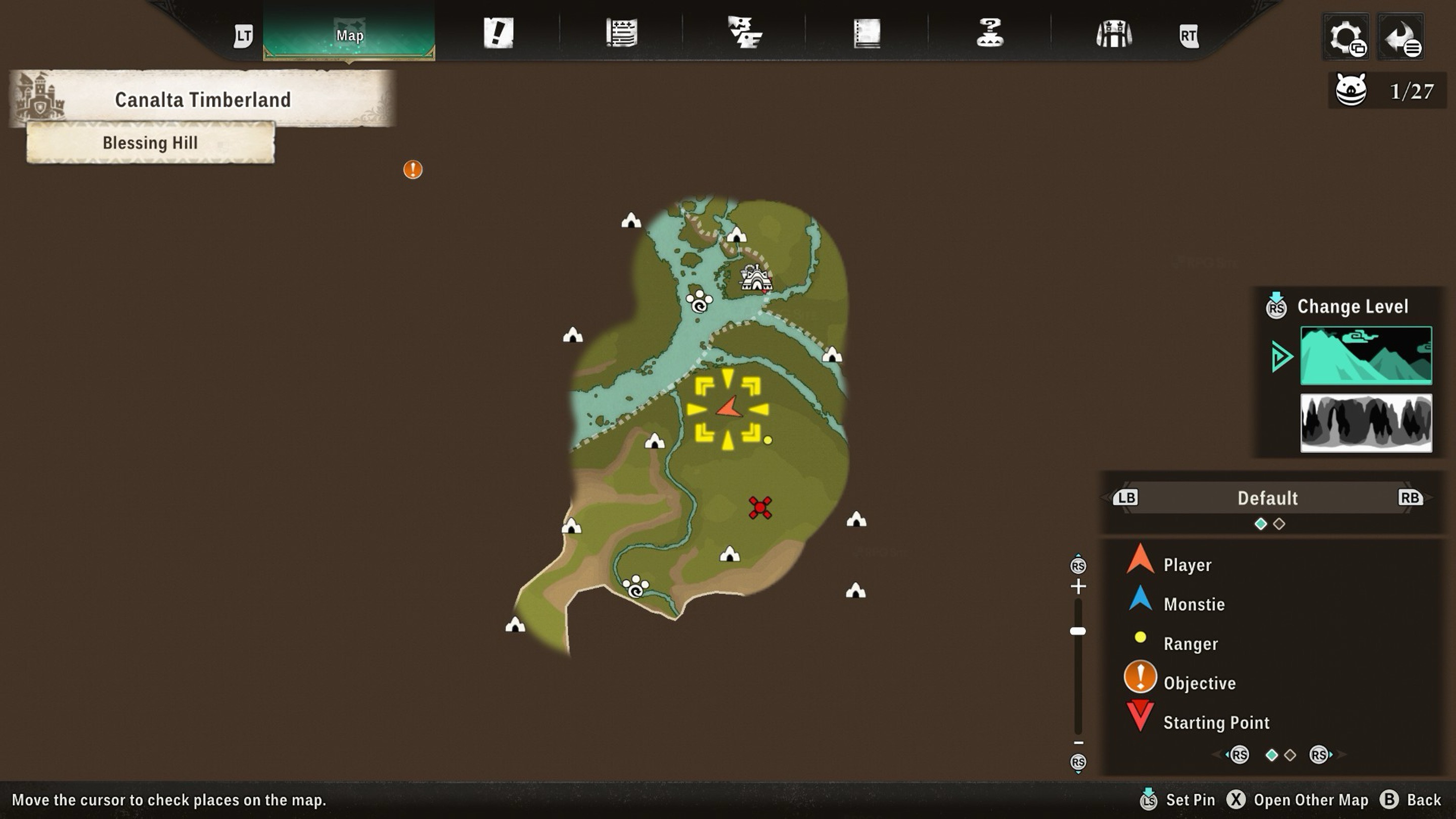Select the Map tab

click(349, 35)
